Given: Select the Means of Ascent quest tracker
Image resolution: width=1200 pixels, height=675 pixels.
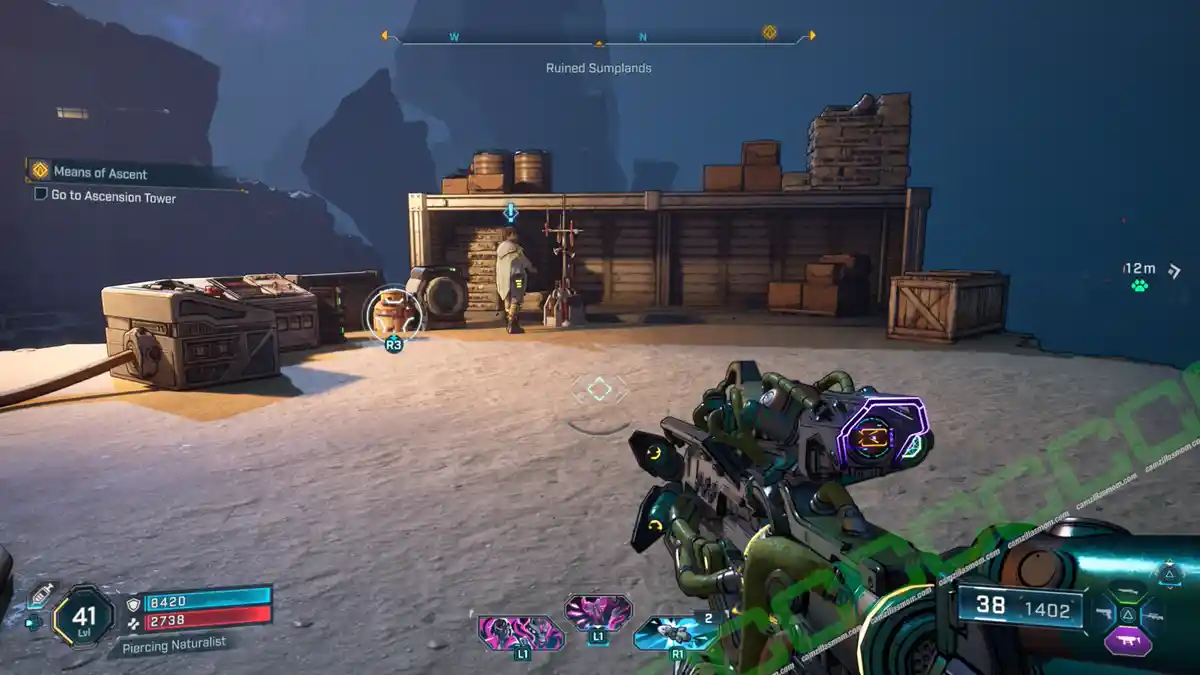Looking at the screenshot, I should [x=100, y=173].
